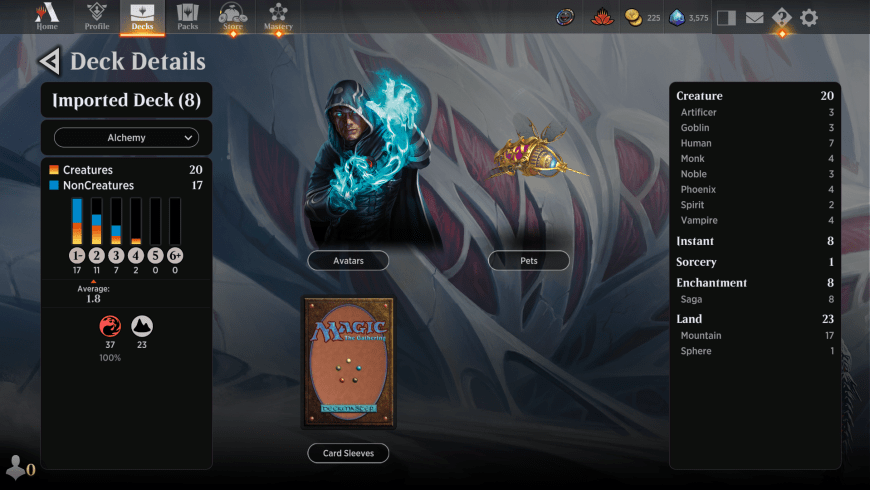870x490 pixels.
Task: Go to the Home tab
Action: [x=47, y=16]
